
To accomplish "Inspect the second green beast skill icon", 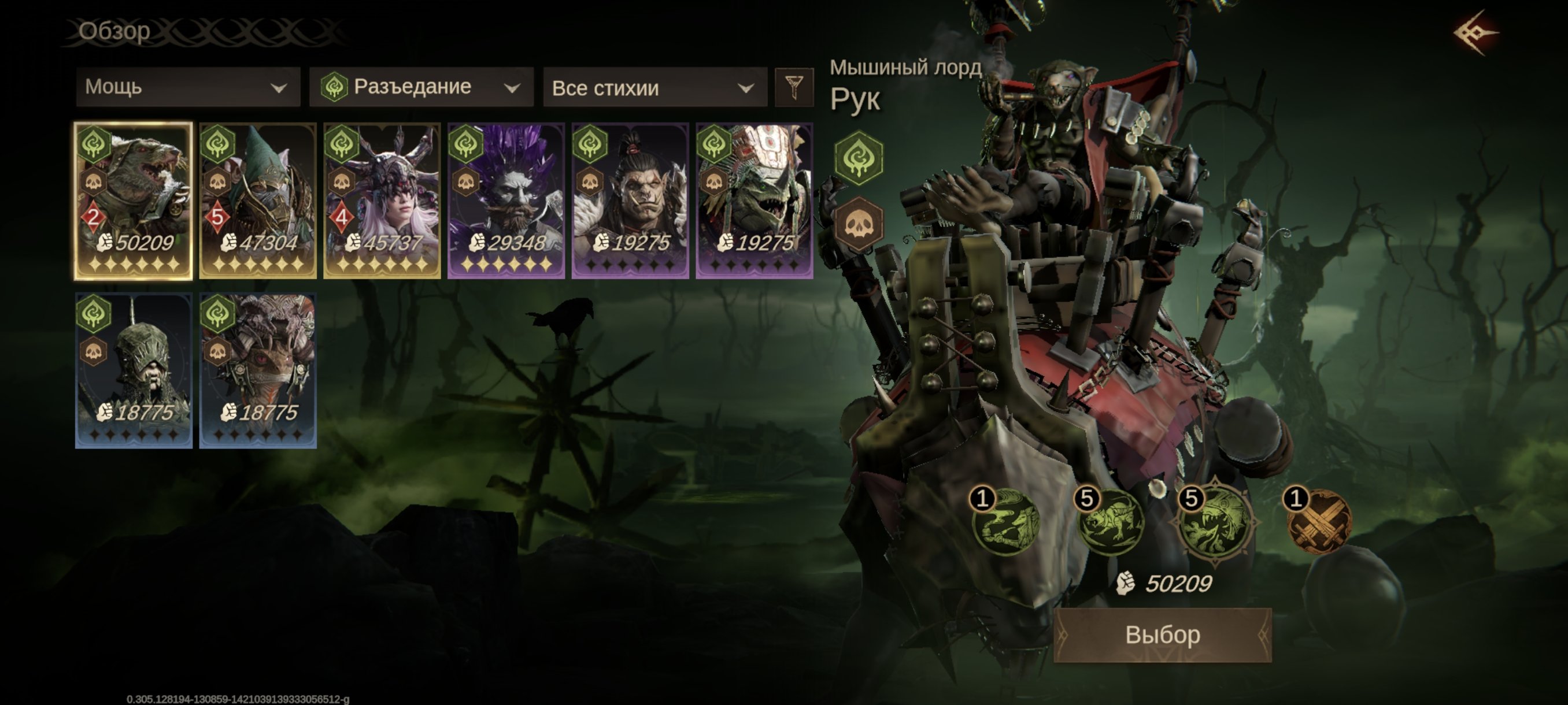I will [1110, 523].
